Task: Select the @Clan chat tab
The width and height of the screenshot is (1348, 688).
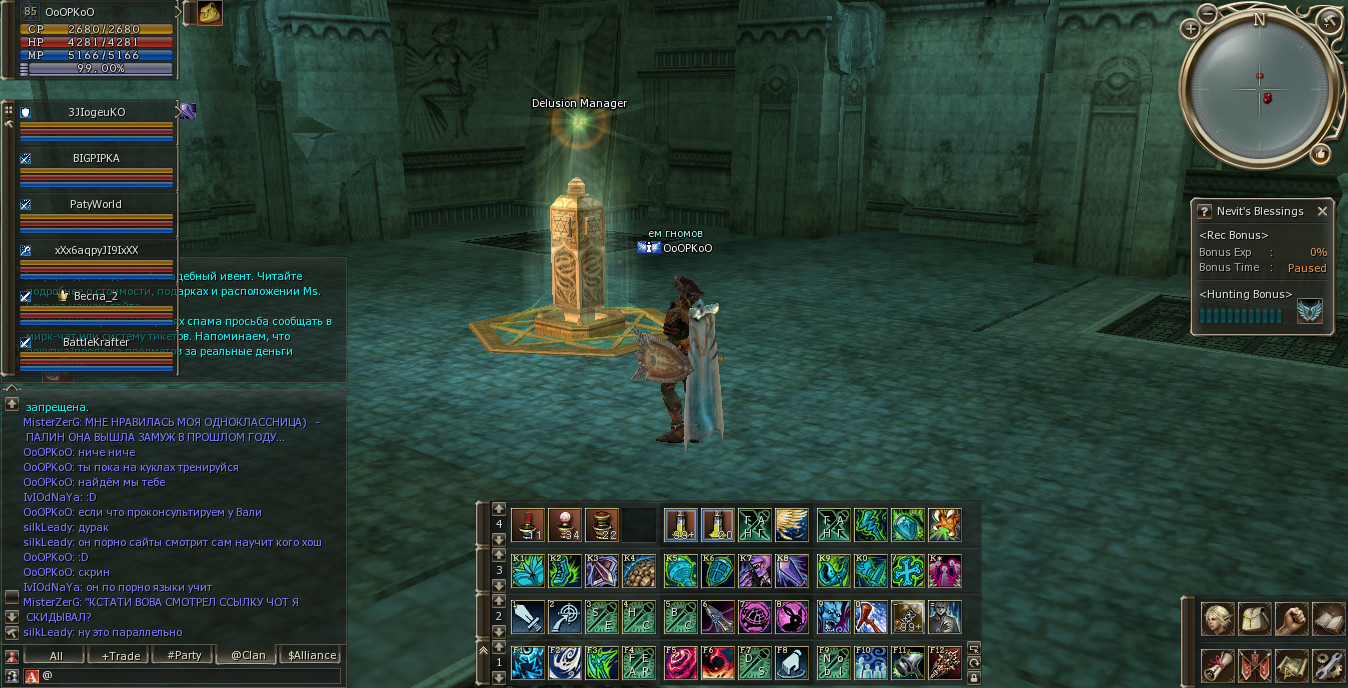Action: point(248,656)
